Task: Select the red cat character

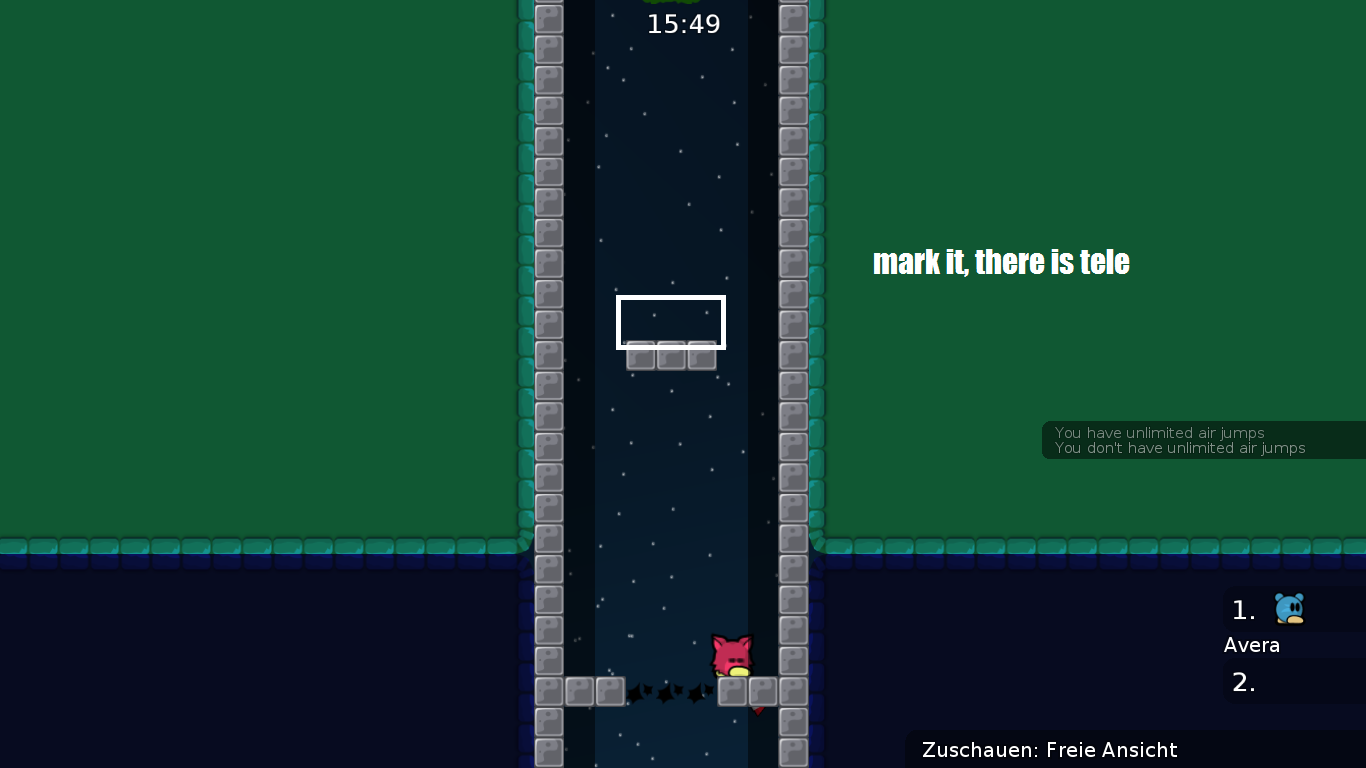Action: click(x=733, y=655)
